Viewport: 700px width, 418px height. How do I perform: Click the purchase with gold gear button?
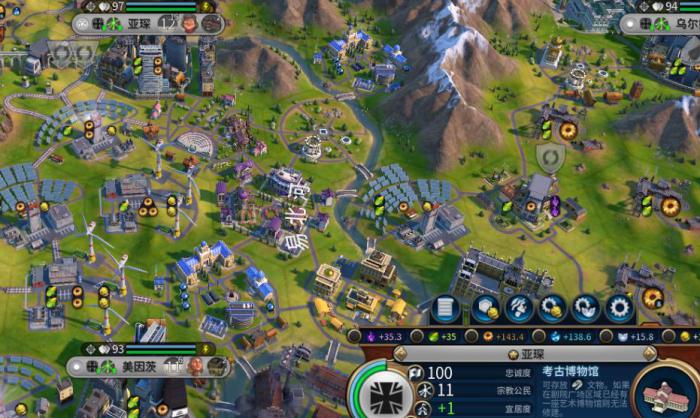[x=553, y=307]
